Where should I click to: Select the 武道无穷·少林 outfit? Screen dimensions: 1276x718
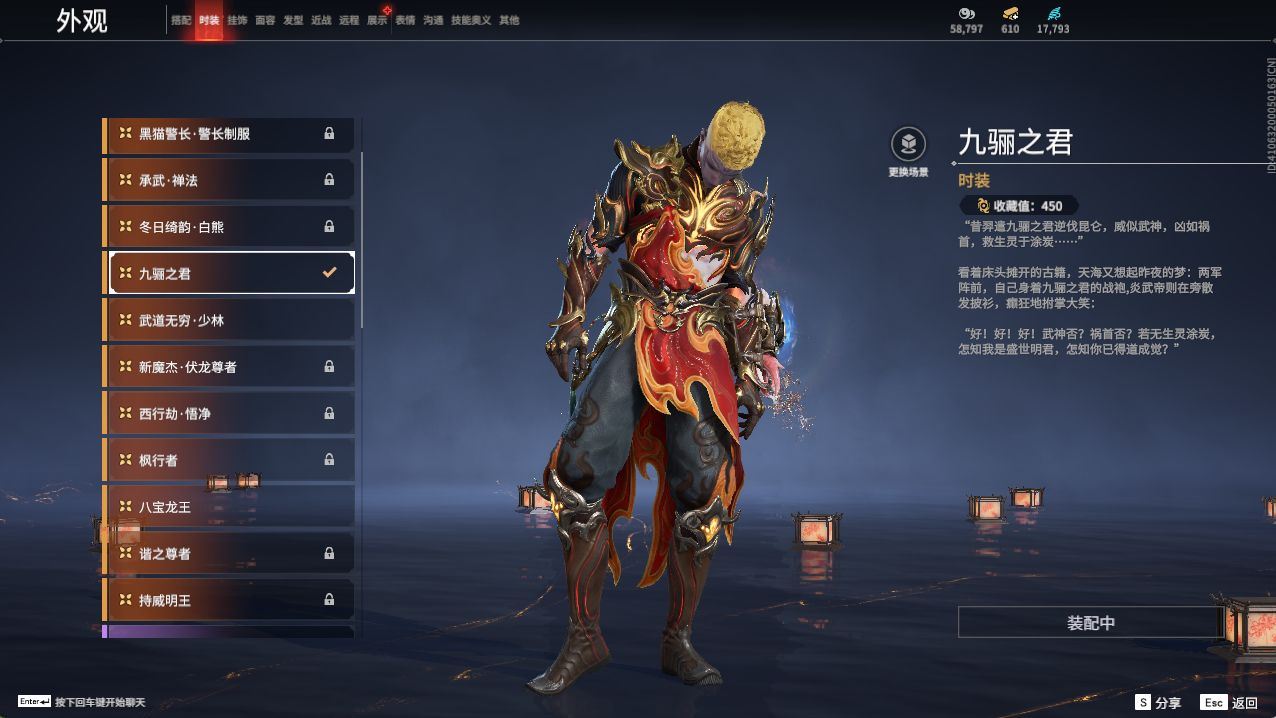[230, 320]
